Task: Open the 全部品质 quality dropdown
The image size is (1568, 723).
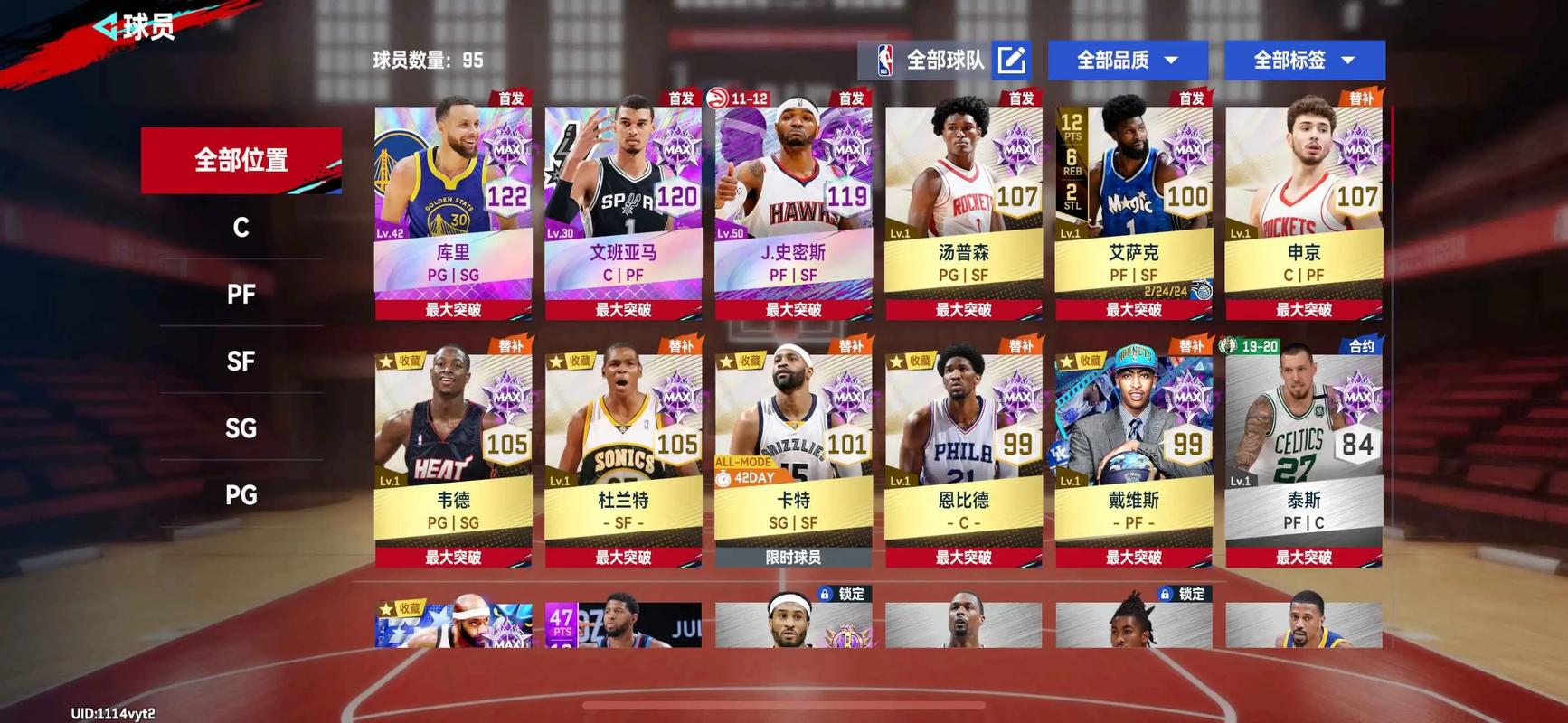Action: 1128,61
